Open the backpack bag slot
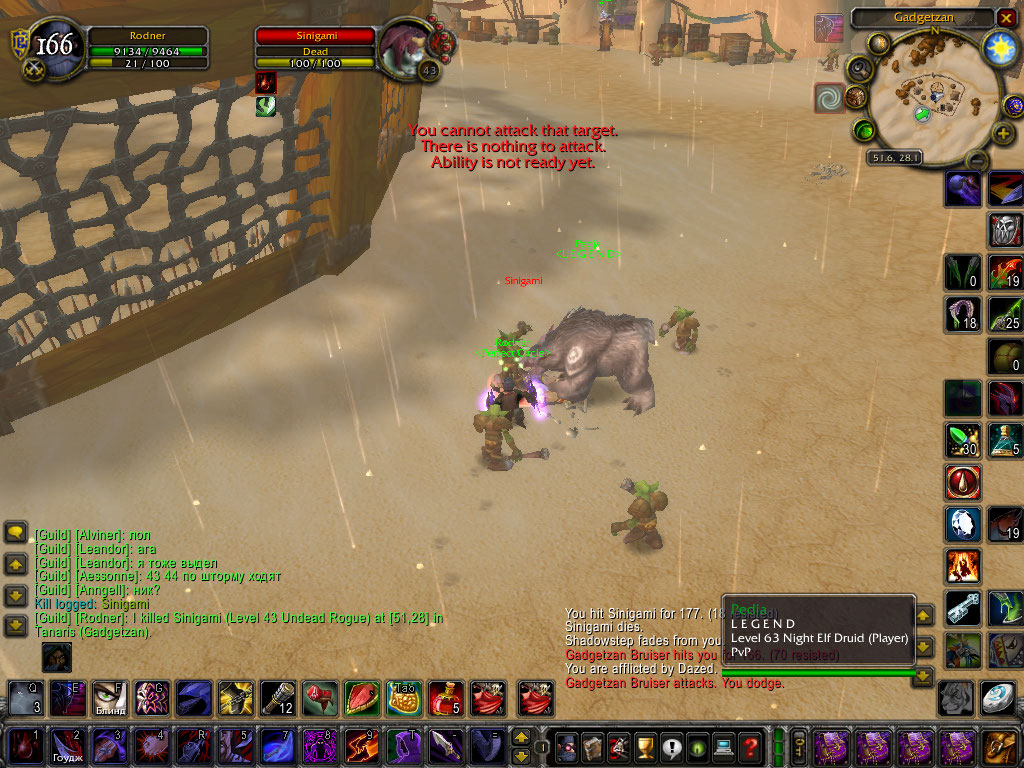 pos(999,746)
